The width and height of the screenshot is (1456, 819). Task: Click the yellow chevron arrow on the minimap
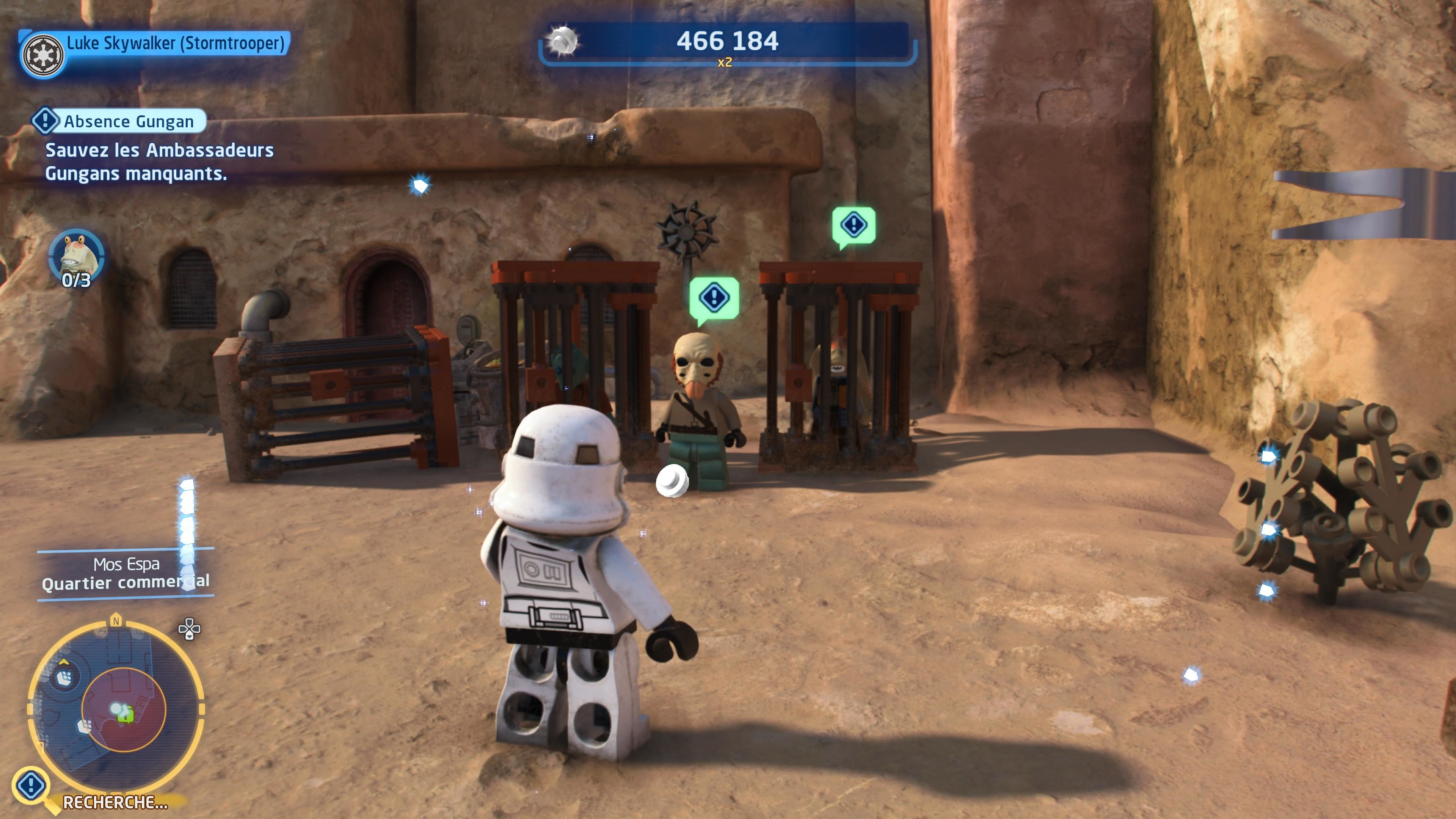[64, 663]
